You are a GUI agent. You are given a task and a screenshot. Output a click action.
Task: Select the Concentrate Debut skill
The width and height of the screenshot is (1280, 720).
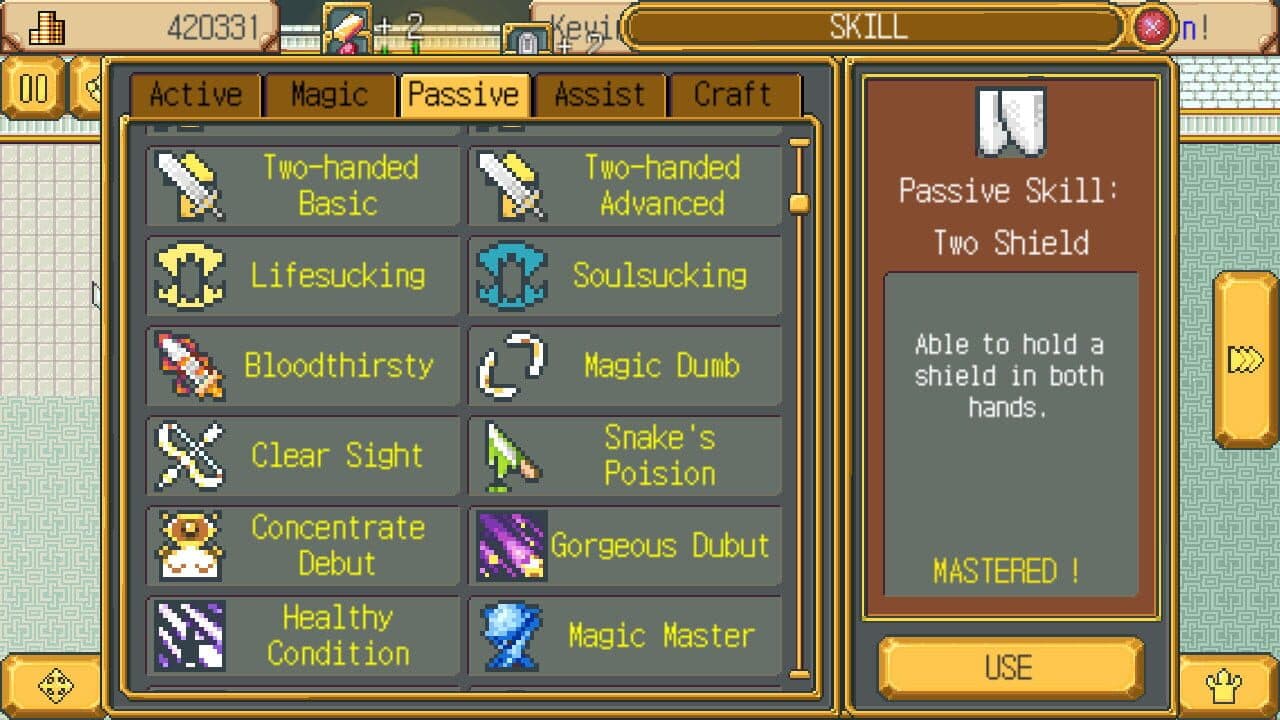(x=303, y=546)
